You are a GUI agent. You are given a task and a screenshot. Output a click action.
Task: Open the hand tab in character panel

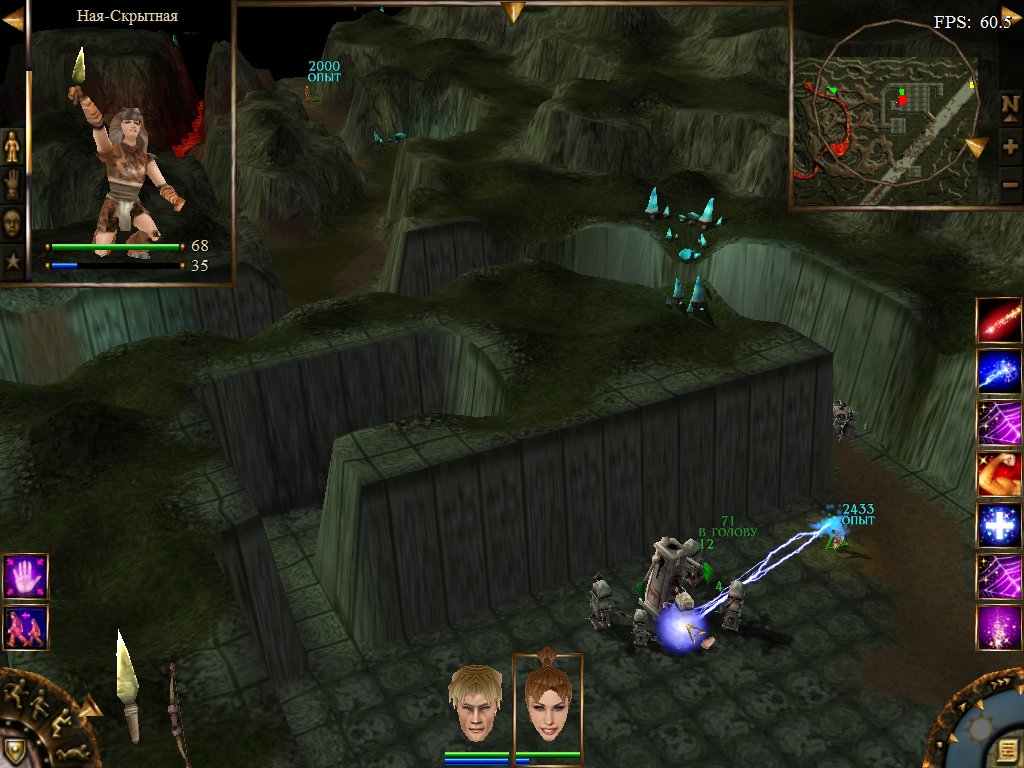(x=12, y=185)
